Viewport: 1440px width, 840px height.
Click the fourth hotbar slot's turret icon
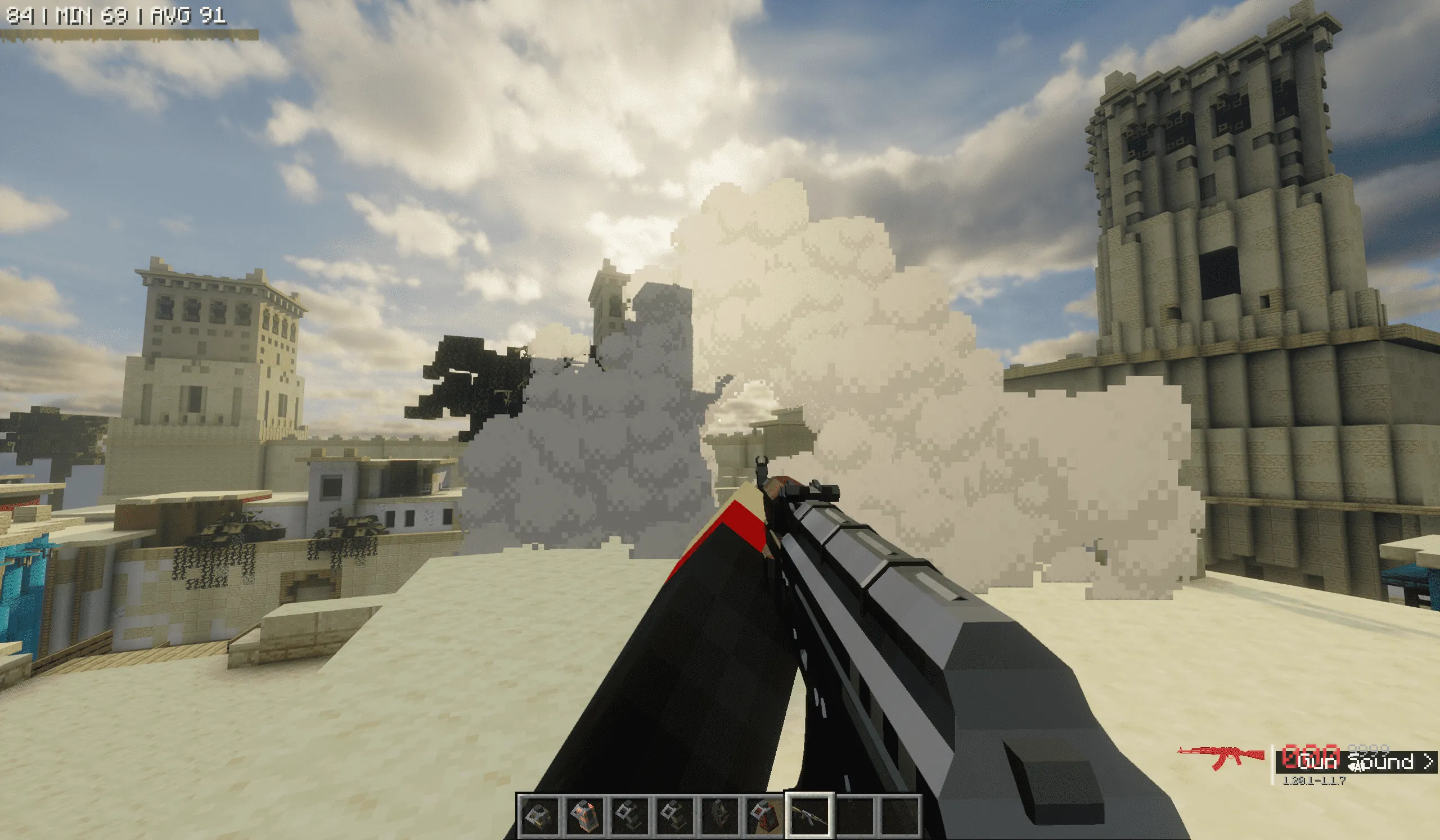[674, 816]
